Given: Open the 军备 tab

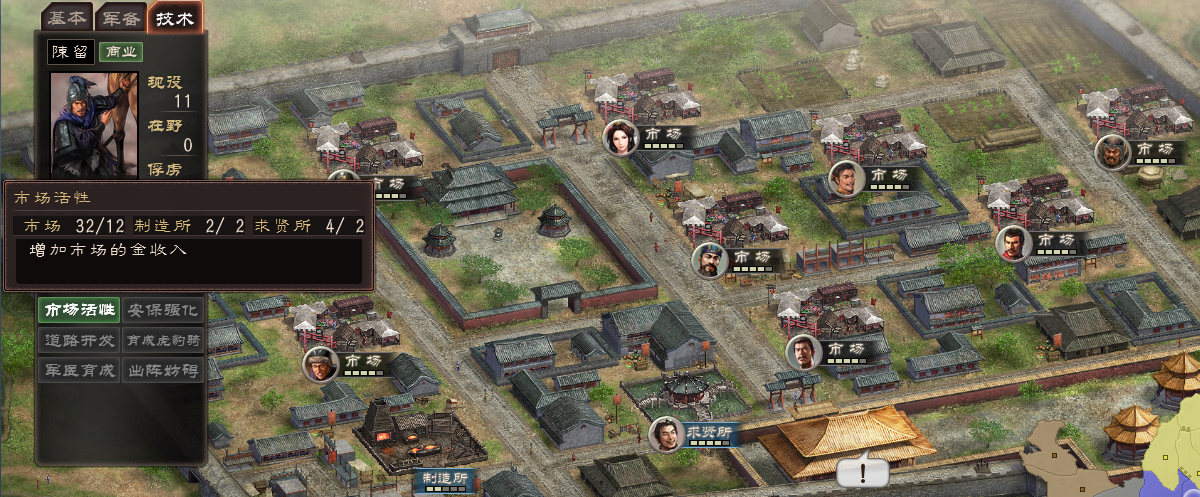Looking at the screenshot, I should [120, 17].
